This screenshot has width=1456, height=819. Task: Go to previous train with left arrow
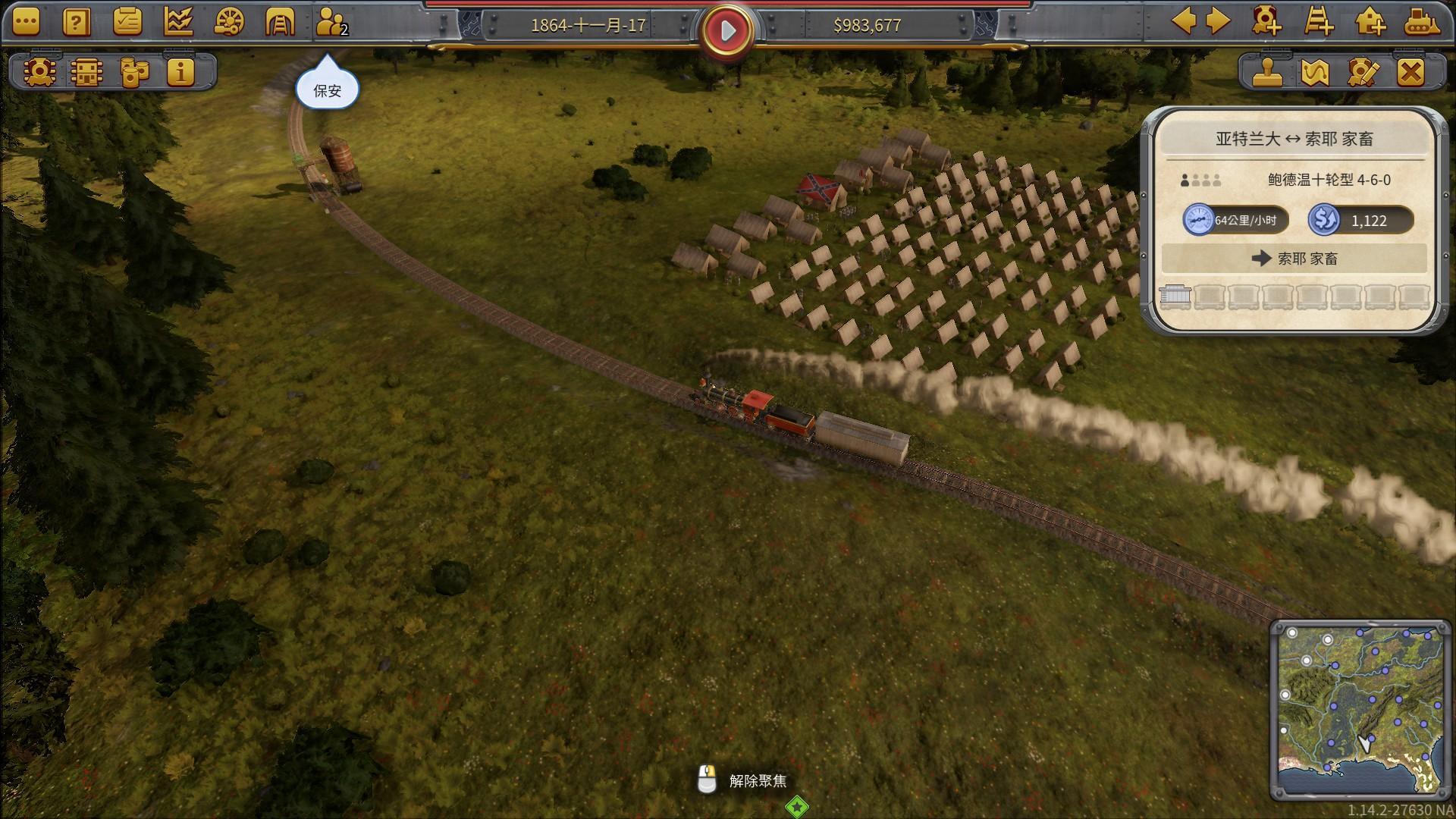point(1184,21)
